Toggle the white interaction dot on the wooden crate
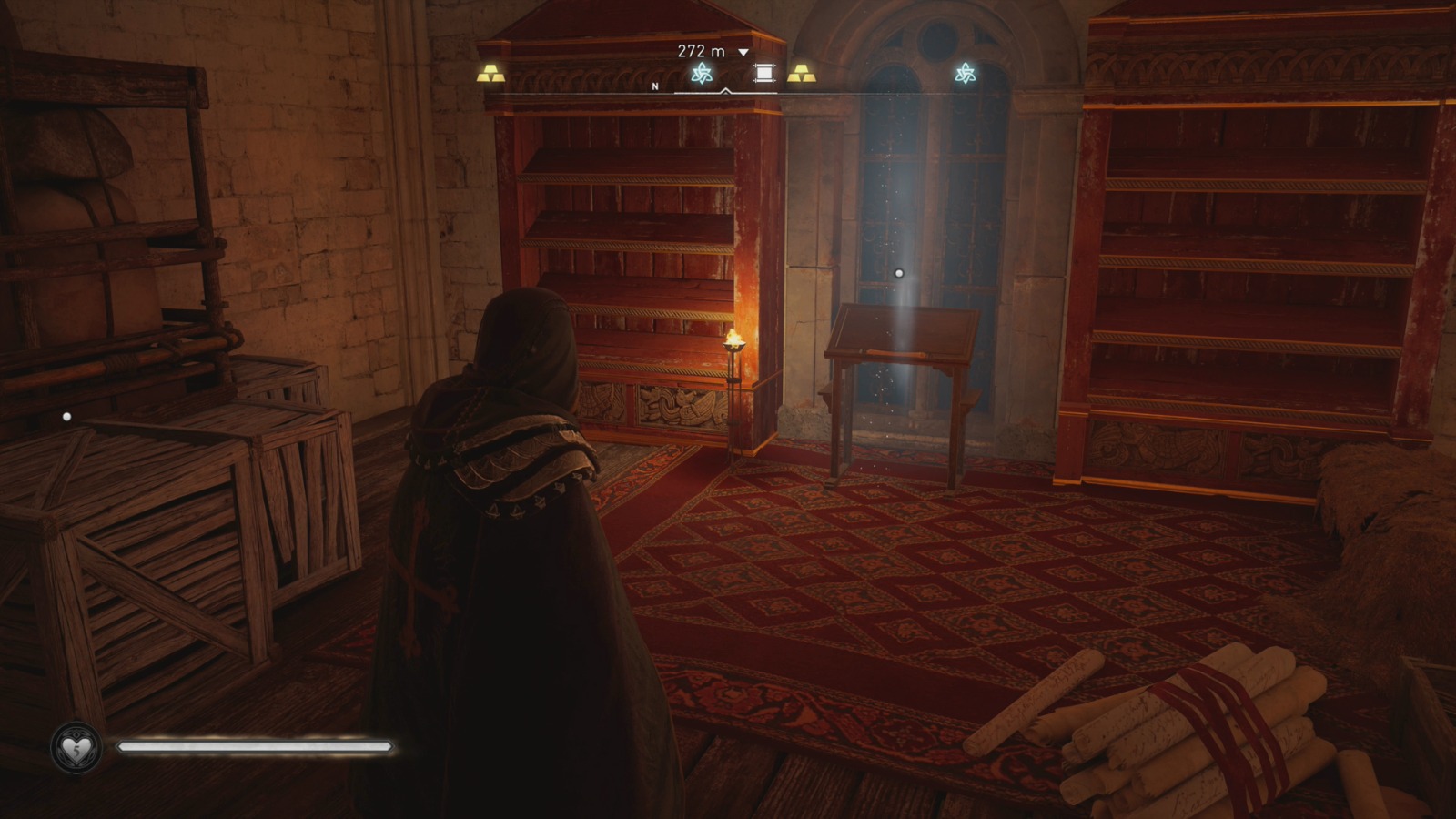This screenshot has height=819, width=1456. (x=65, y=417)
